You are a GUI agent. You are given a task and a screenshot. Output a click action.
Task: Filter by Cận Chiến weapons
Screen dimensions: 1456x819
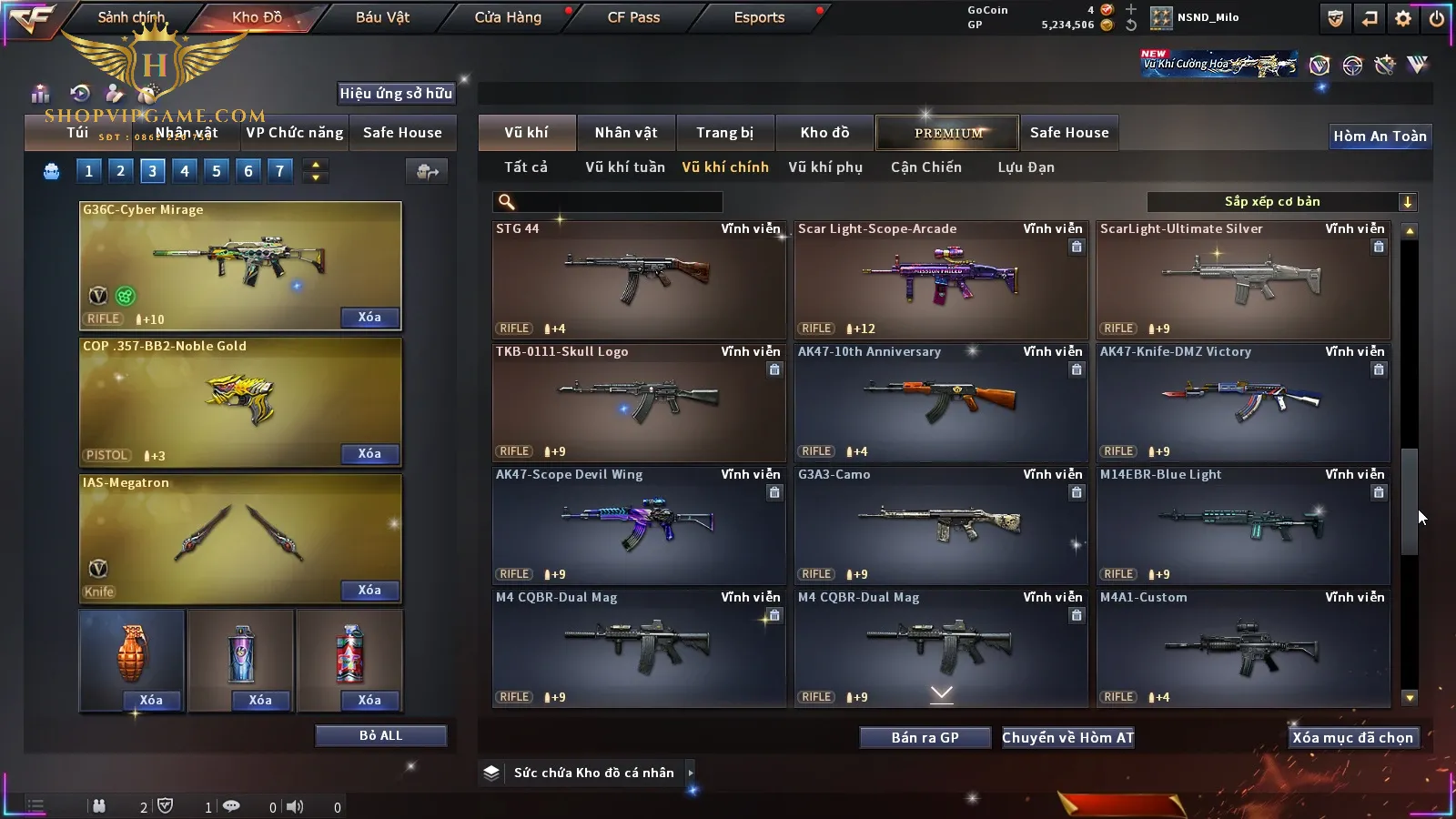[925, 167]
